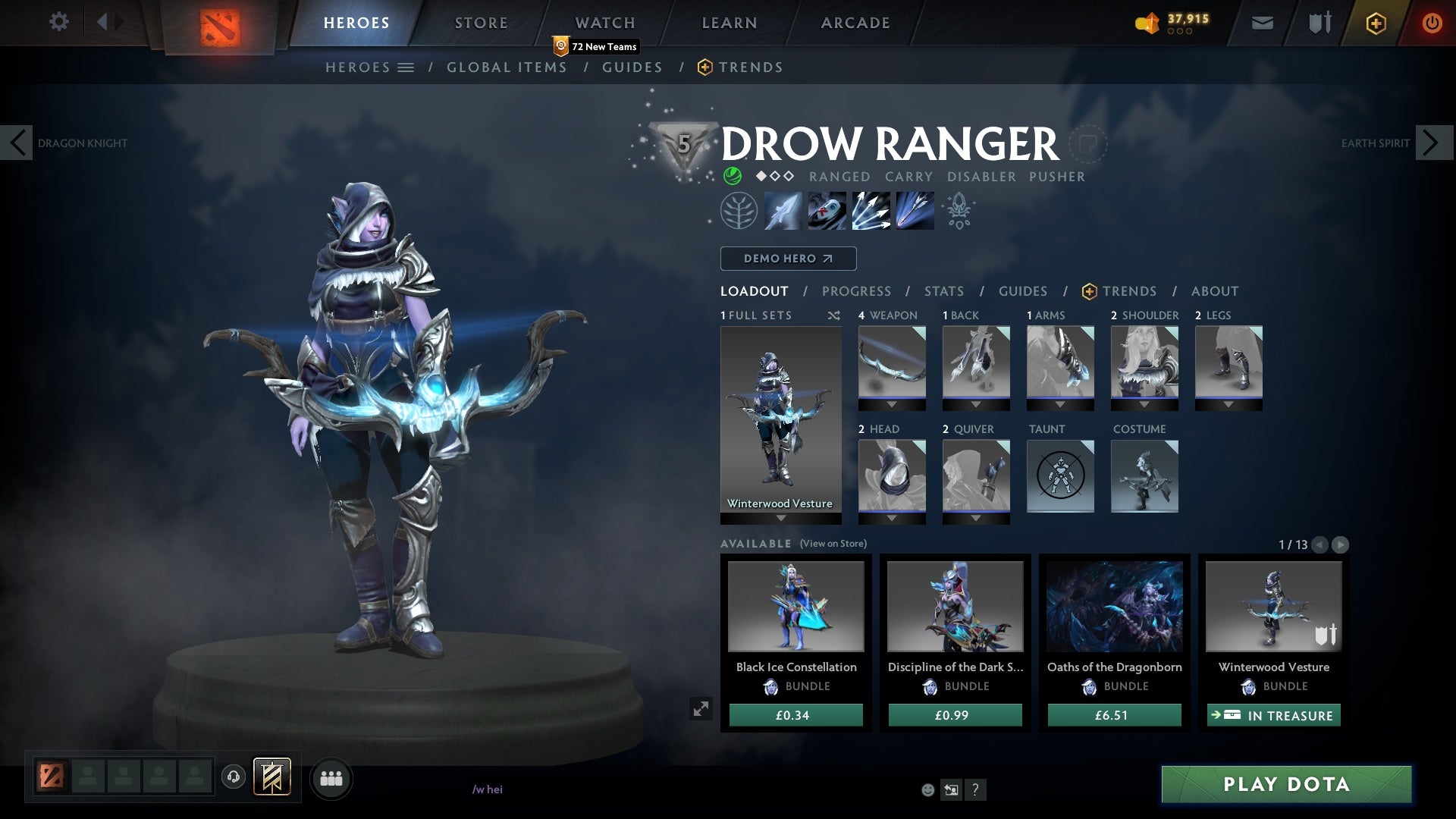Enable the taunt slot with crossed-out figure

point(1059,476)
